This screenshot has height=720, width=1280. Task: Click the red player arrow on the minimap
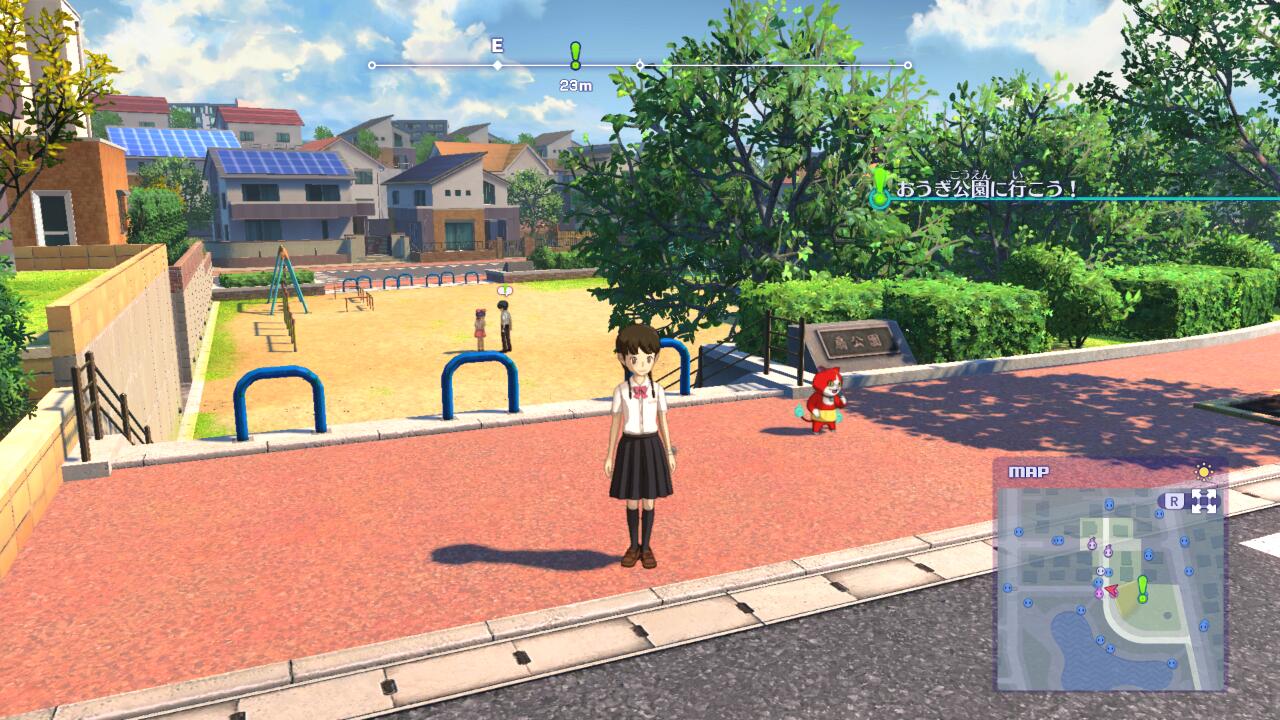(1111, 590)
